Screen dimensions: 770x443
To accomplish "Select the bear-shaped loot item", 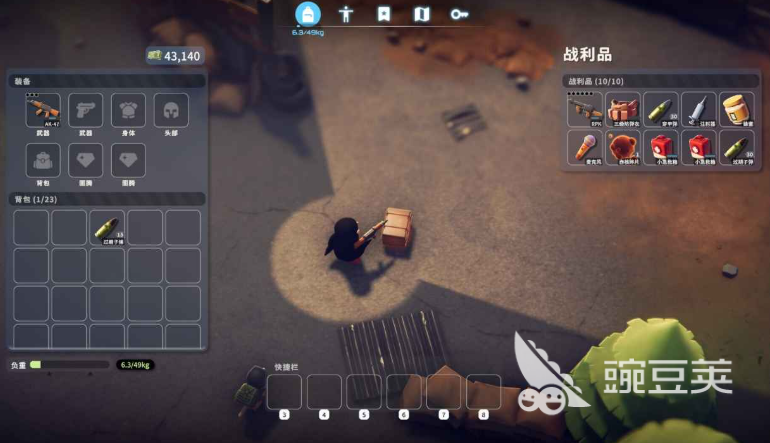I will (x=623, y=148).
